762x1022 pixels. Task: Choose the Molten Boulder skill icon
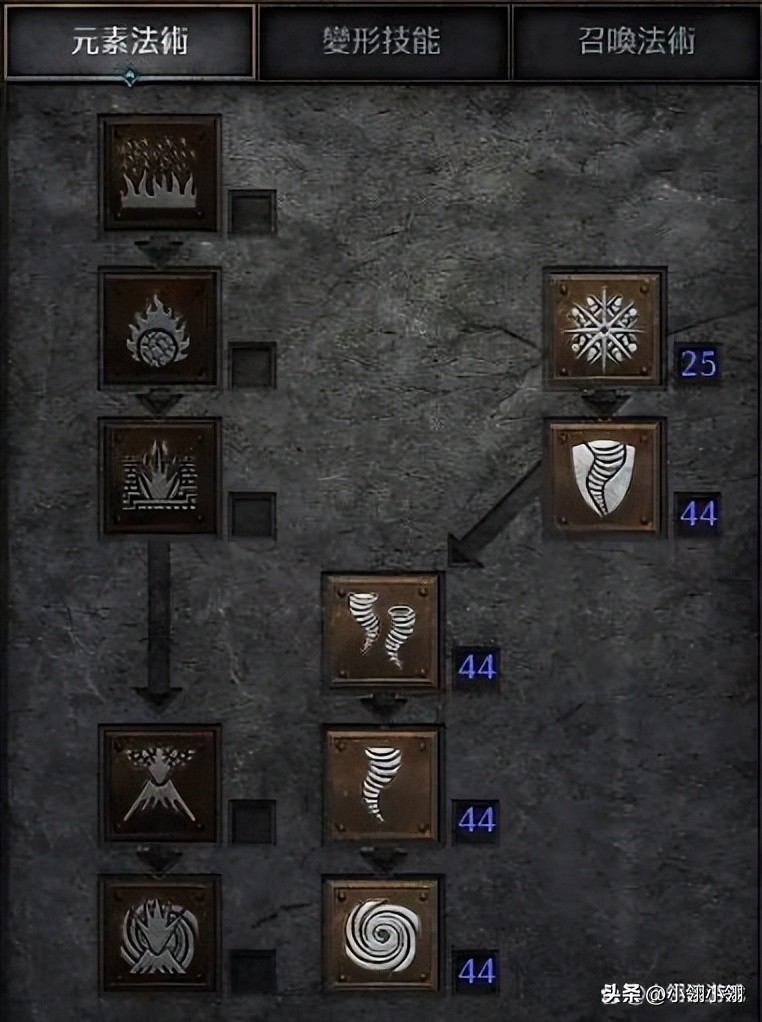(160, 327)
